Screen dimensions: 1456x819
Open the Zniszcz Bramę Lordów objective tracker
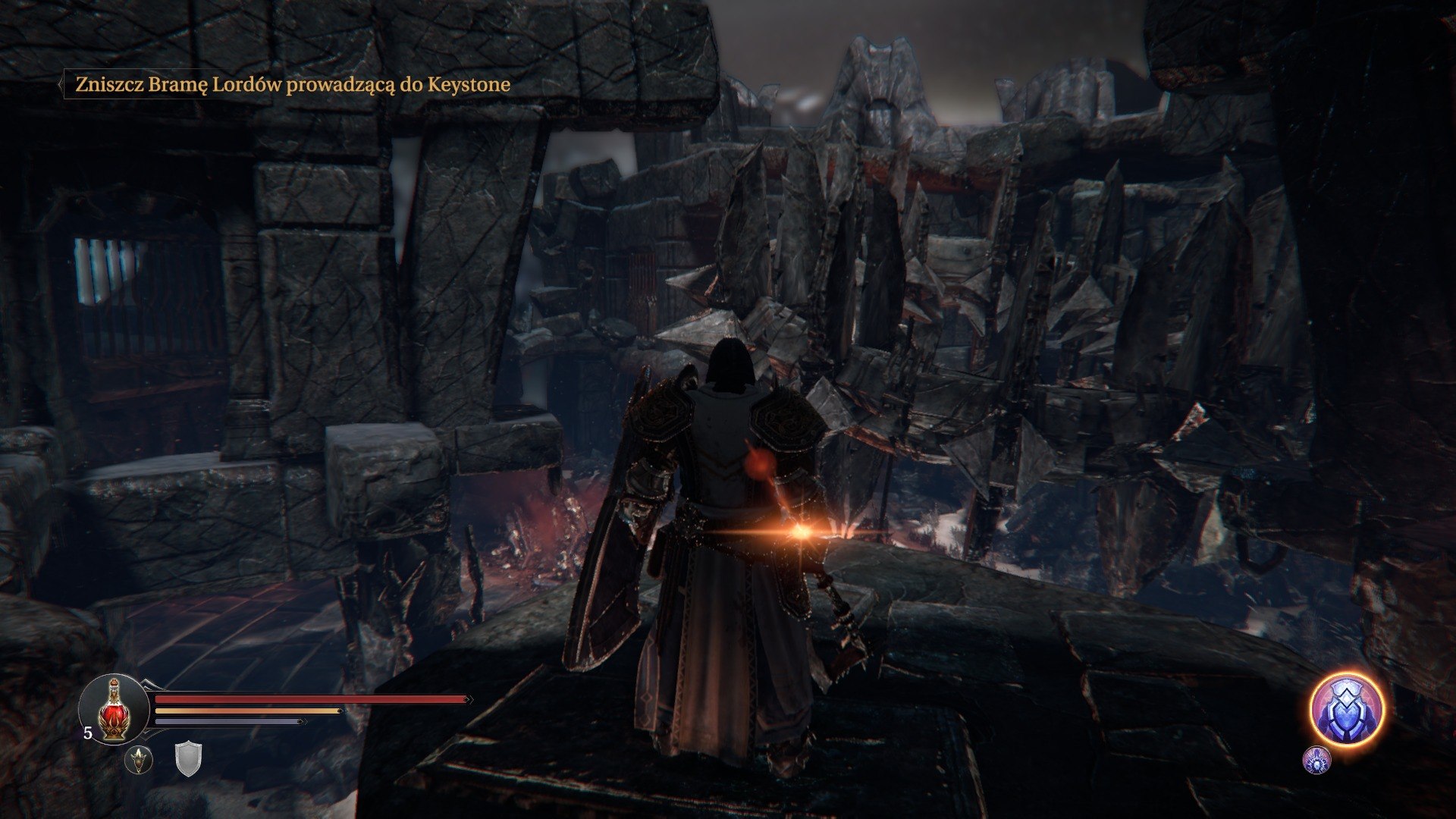point(292,84)
